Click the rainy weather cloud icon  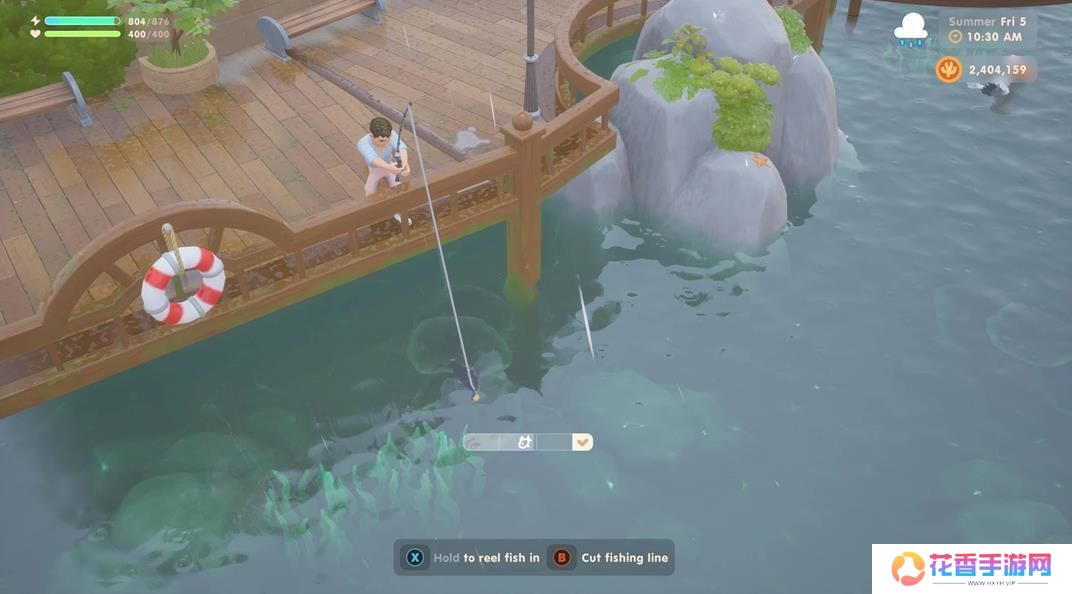click(910, 29)
